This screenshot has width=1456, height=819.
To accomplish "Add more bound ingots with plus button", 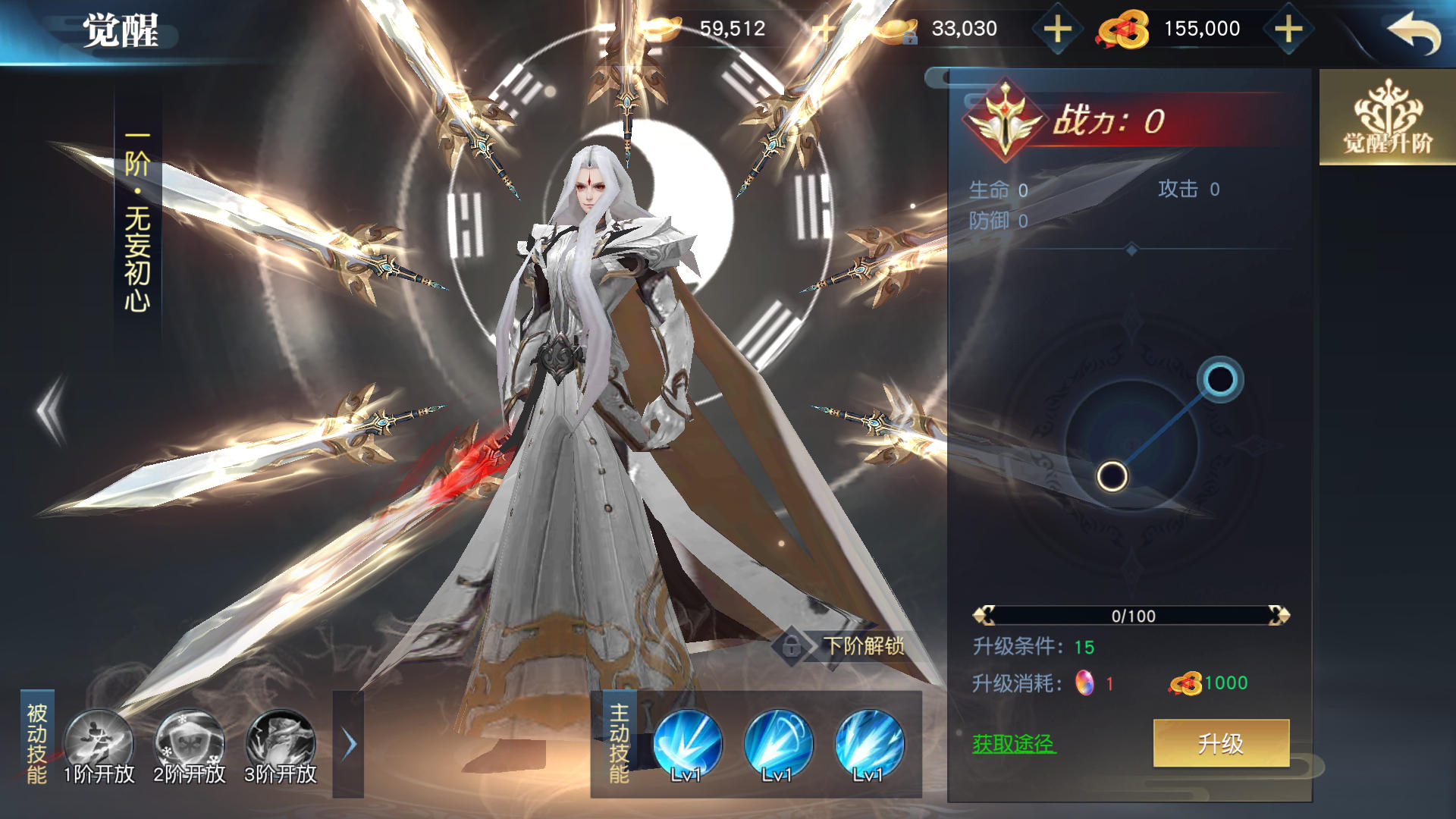I will point(1057,30).
